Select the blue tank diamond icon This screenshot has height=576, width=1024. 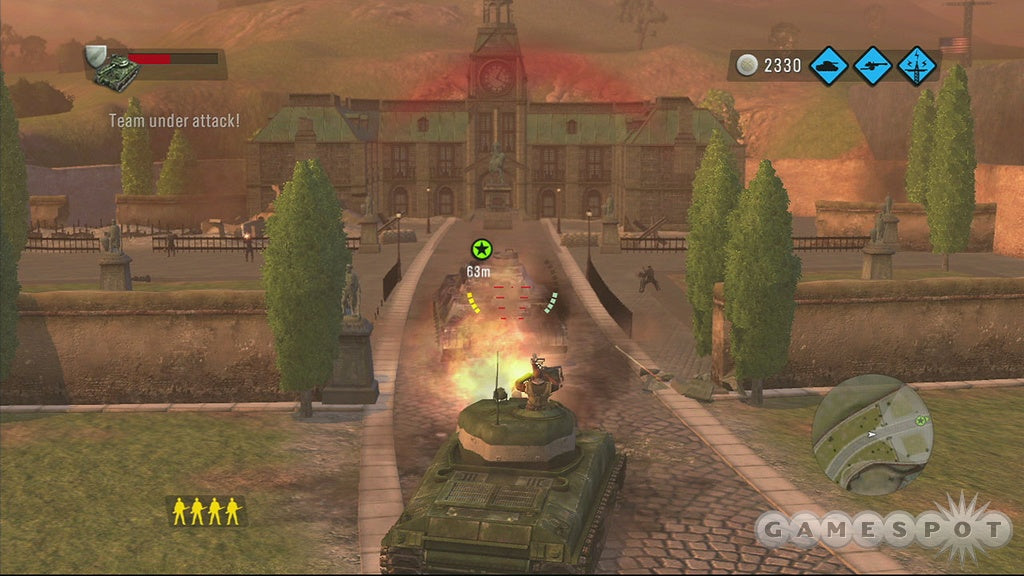829,66
